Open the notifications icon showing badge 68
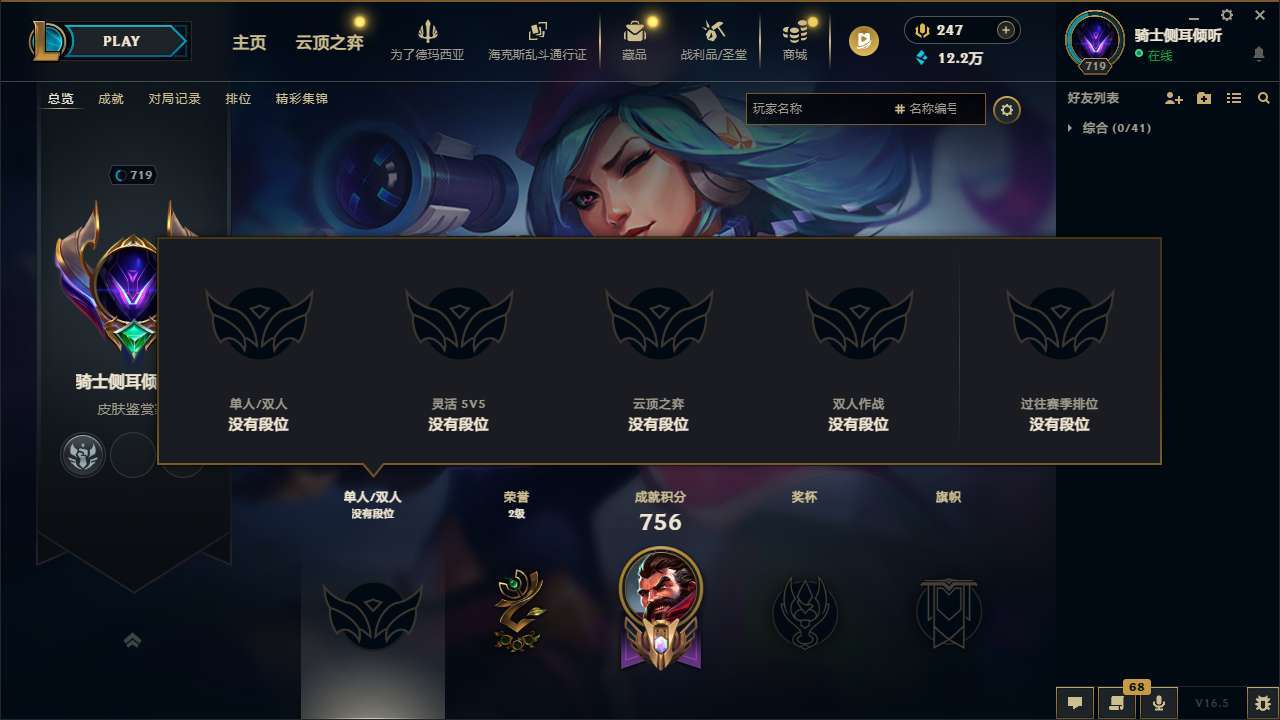 click(1117, 703)
